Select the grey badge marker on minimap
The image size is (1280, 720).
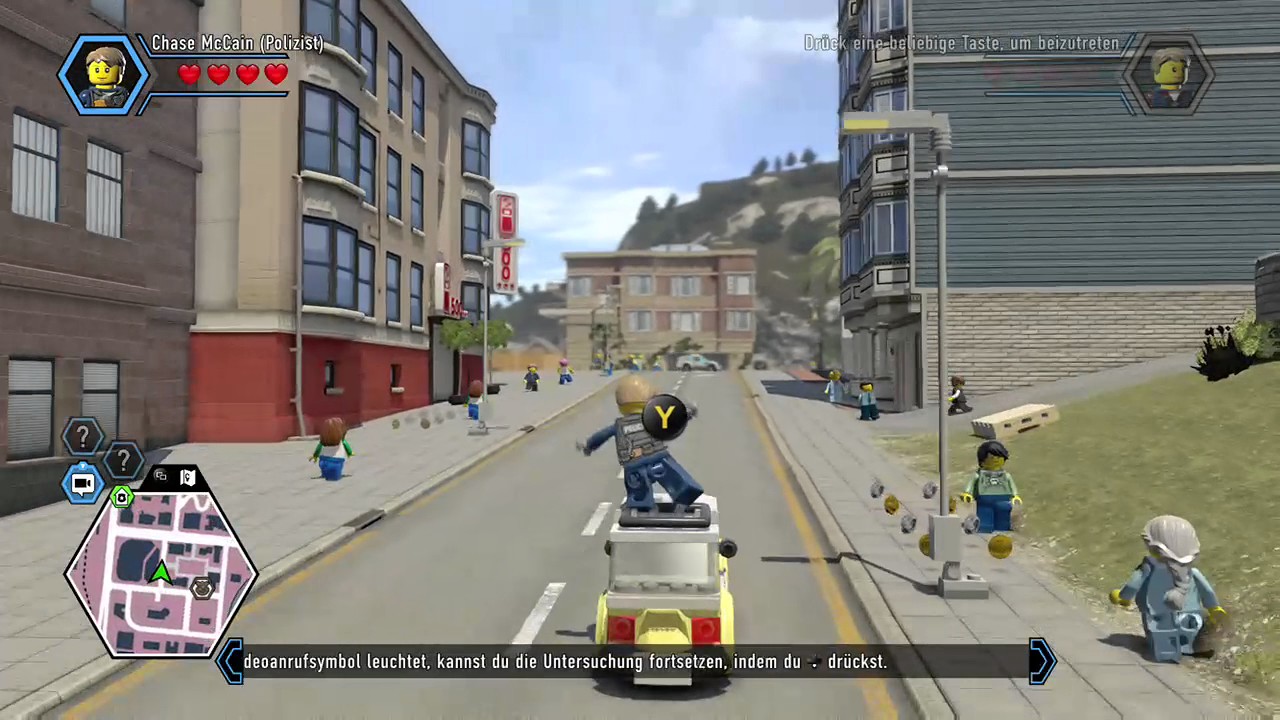coord(203,588)
